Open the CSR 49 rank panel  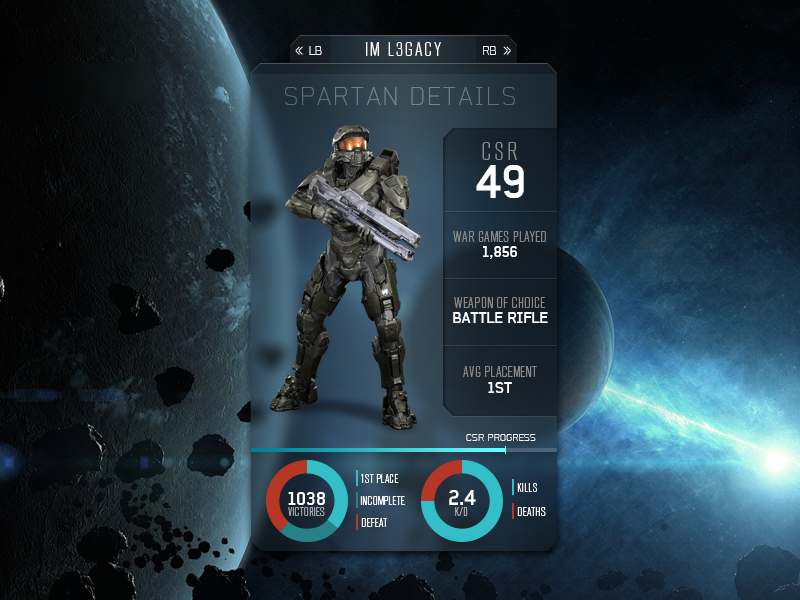click(500, 172)
